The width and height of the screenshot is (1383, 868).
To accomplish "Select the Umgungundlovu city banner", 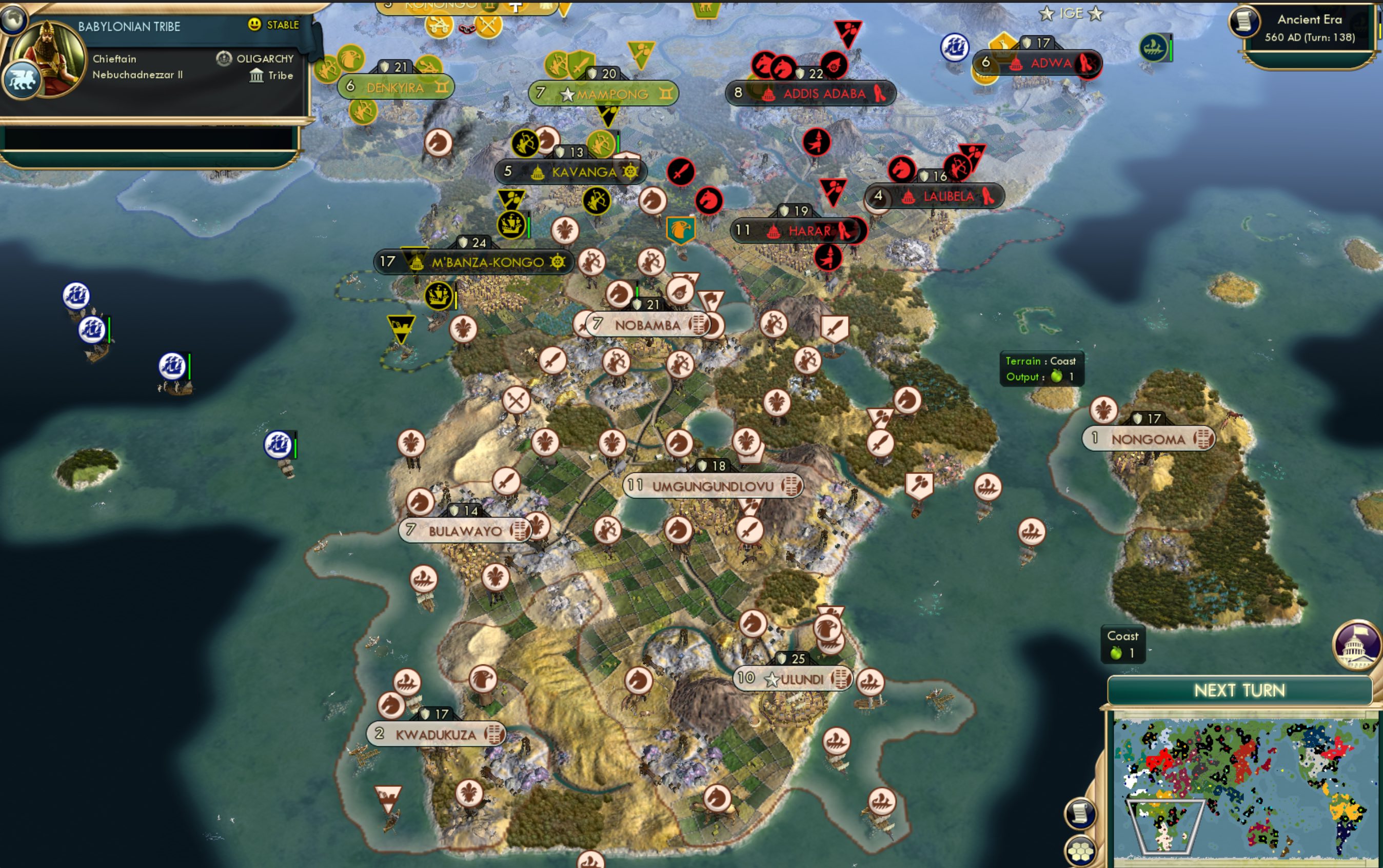I will coord(713,486).
